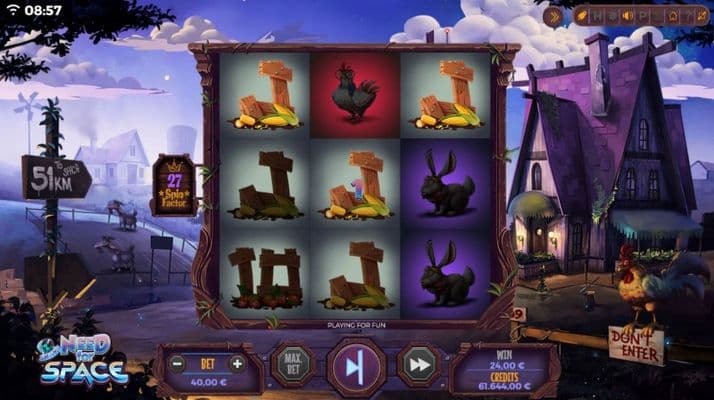714x400 pixels.
Task: Go to the home screen via house icon
Action: (x=672, y=16)
